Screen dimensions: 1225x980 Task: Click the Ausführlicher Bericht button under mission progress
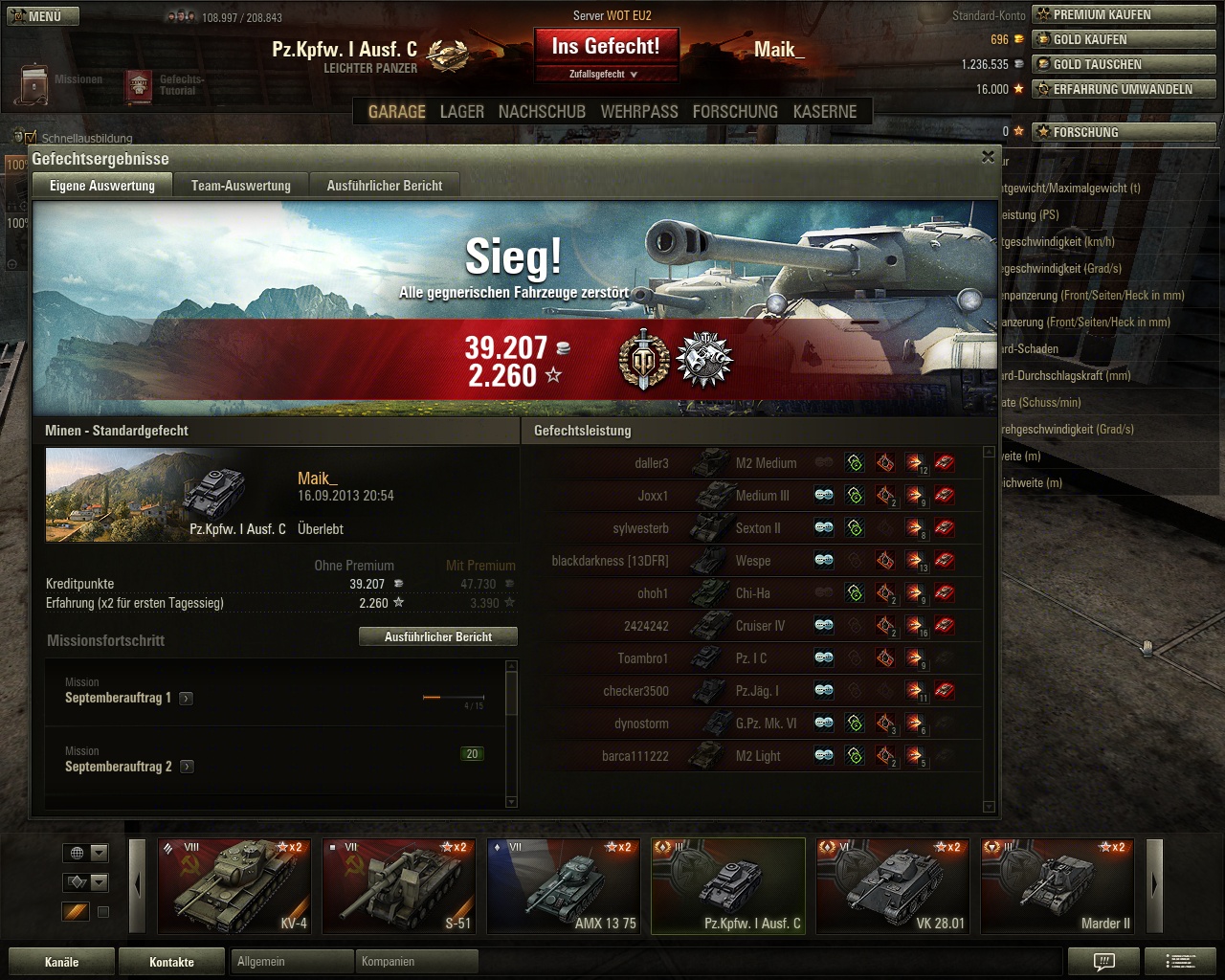pos(438,636)
